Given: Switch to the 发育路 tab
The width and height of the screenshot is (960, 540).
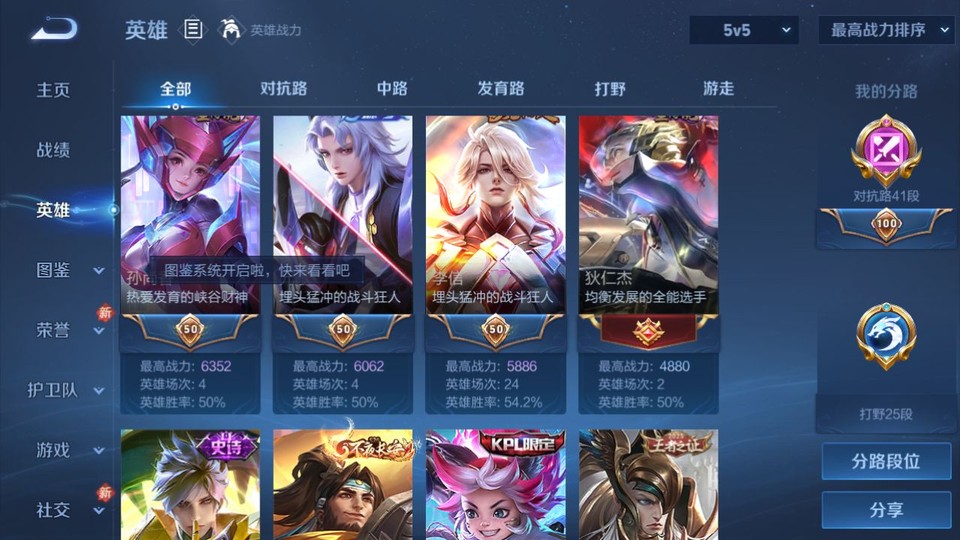Looking at the screenshot, I should click(501, 88).
